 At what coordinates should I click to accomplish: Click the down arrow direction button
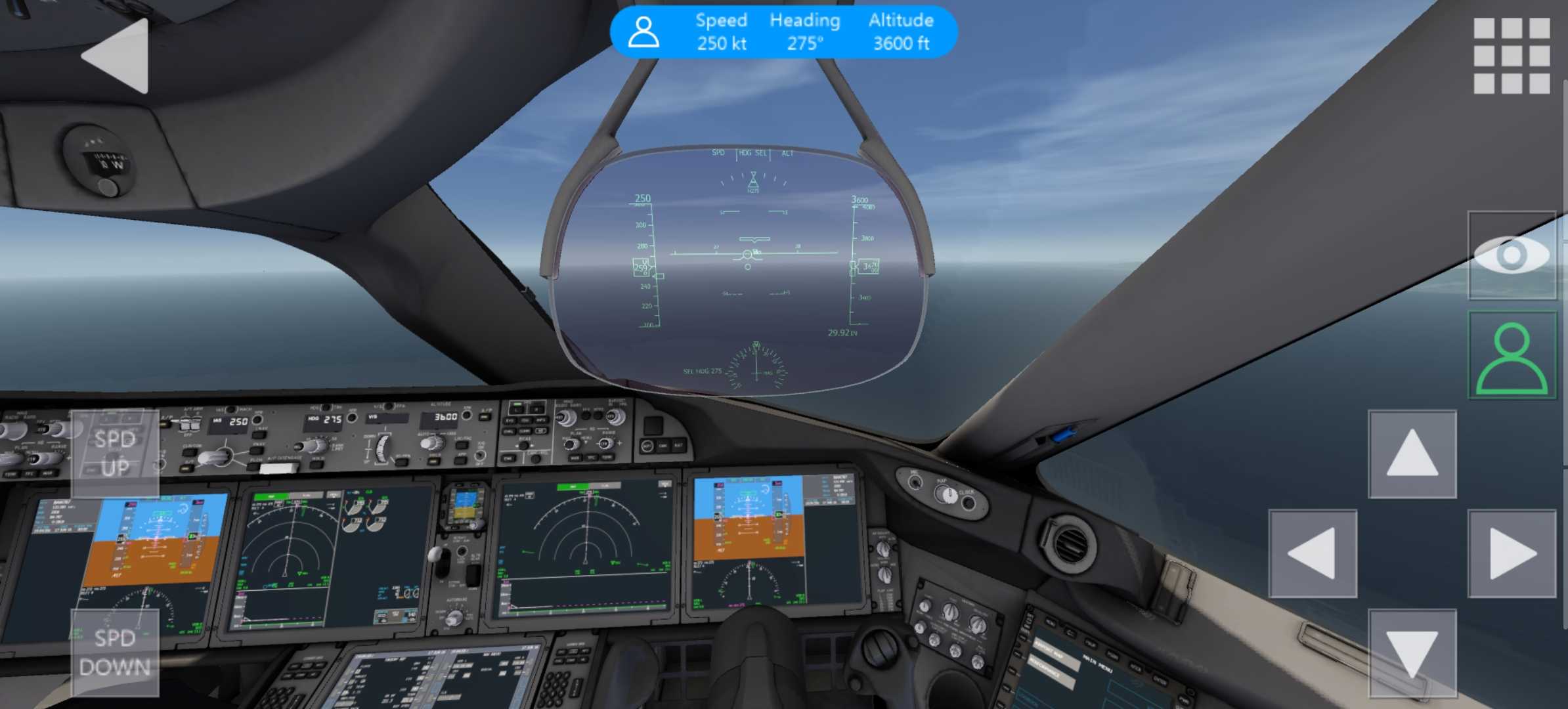(1412, 653)
